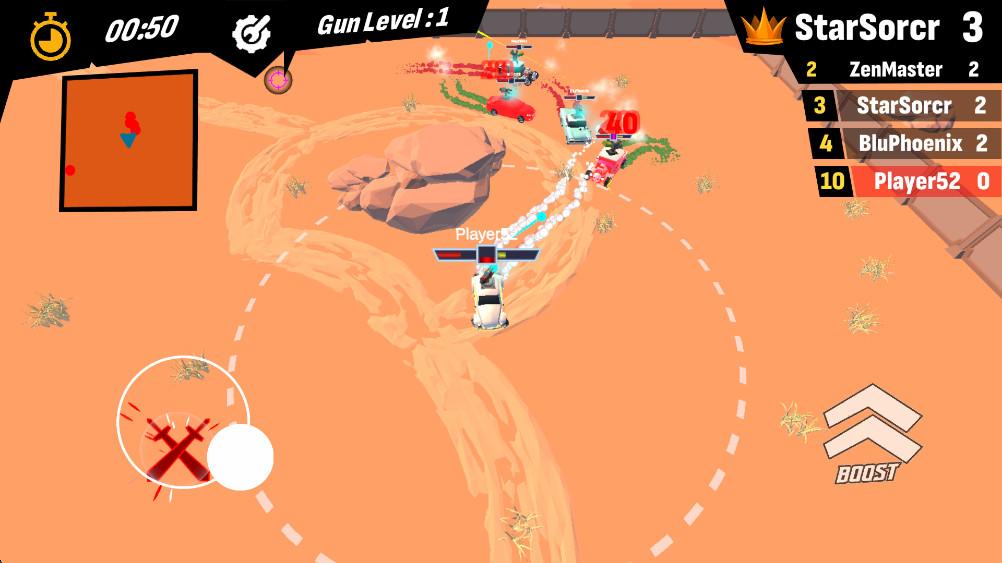Activate the BOOST chevron button

(x=870, y=430)
